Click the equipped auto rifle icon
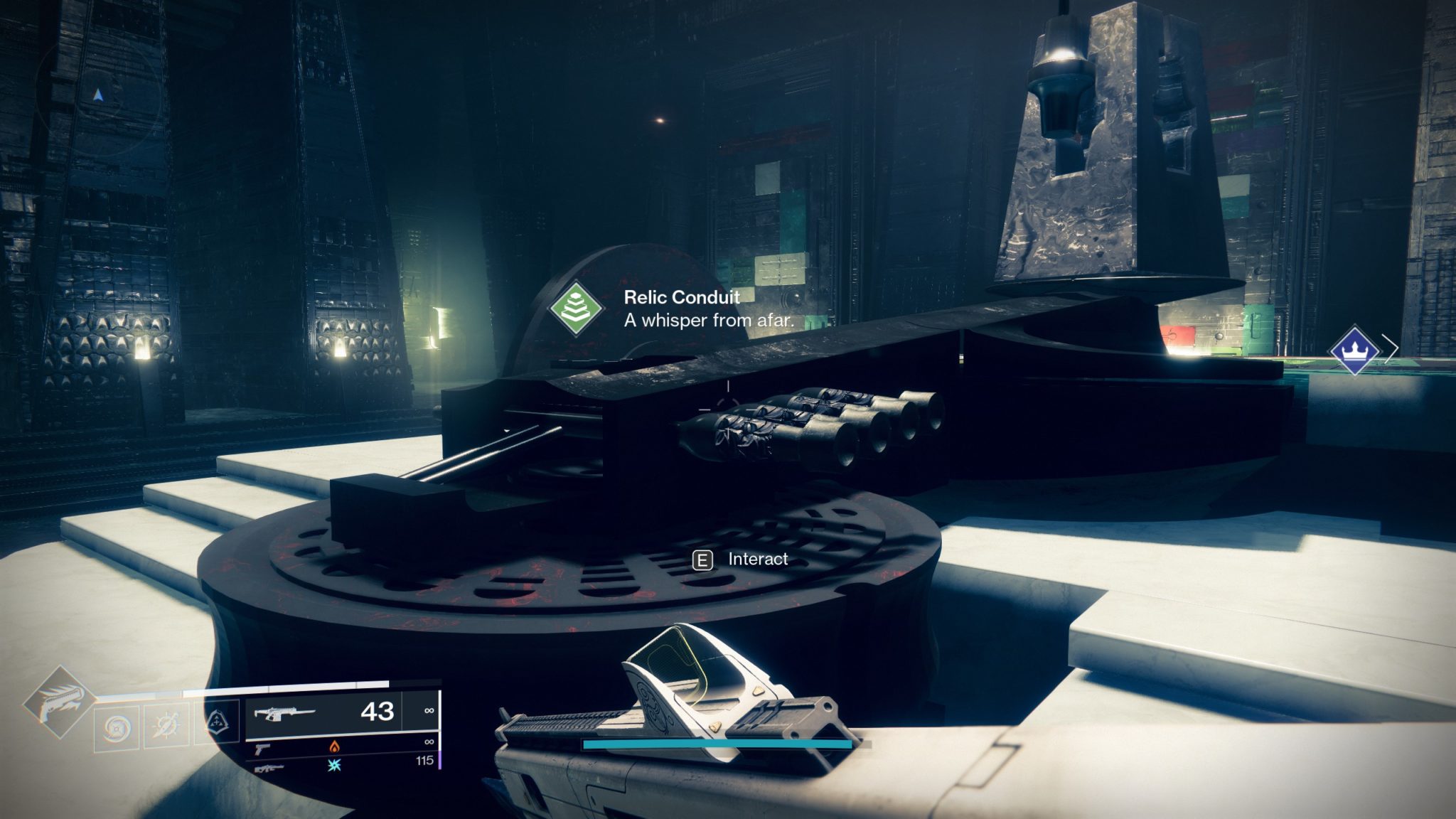 click(x=285, y=713)
